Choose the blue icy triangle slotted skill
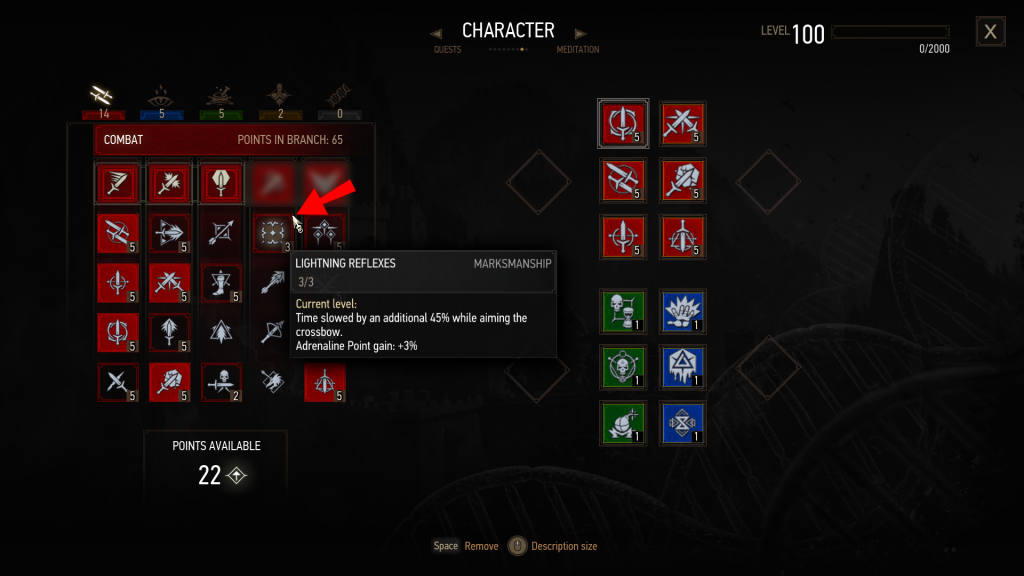Image resolution: width=1024 pixels, height=576 pixels. pyautogui.click(x=684, y=366)
